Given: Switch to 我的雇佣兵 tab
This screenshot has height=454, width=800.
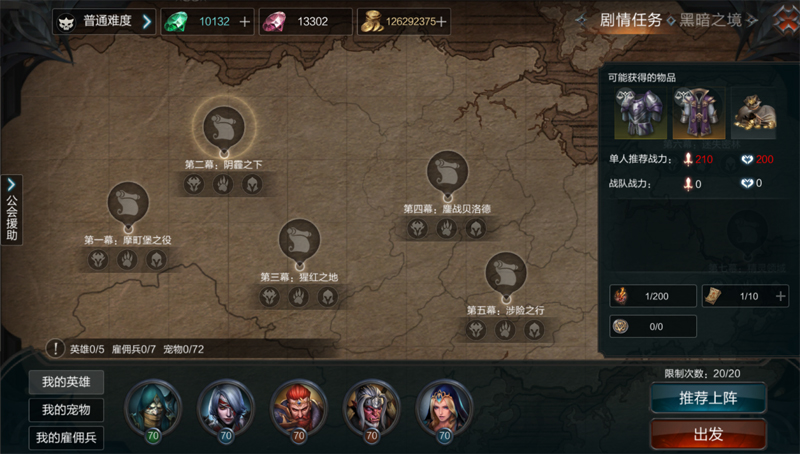Looking at the screenshot, I should 66,437.
